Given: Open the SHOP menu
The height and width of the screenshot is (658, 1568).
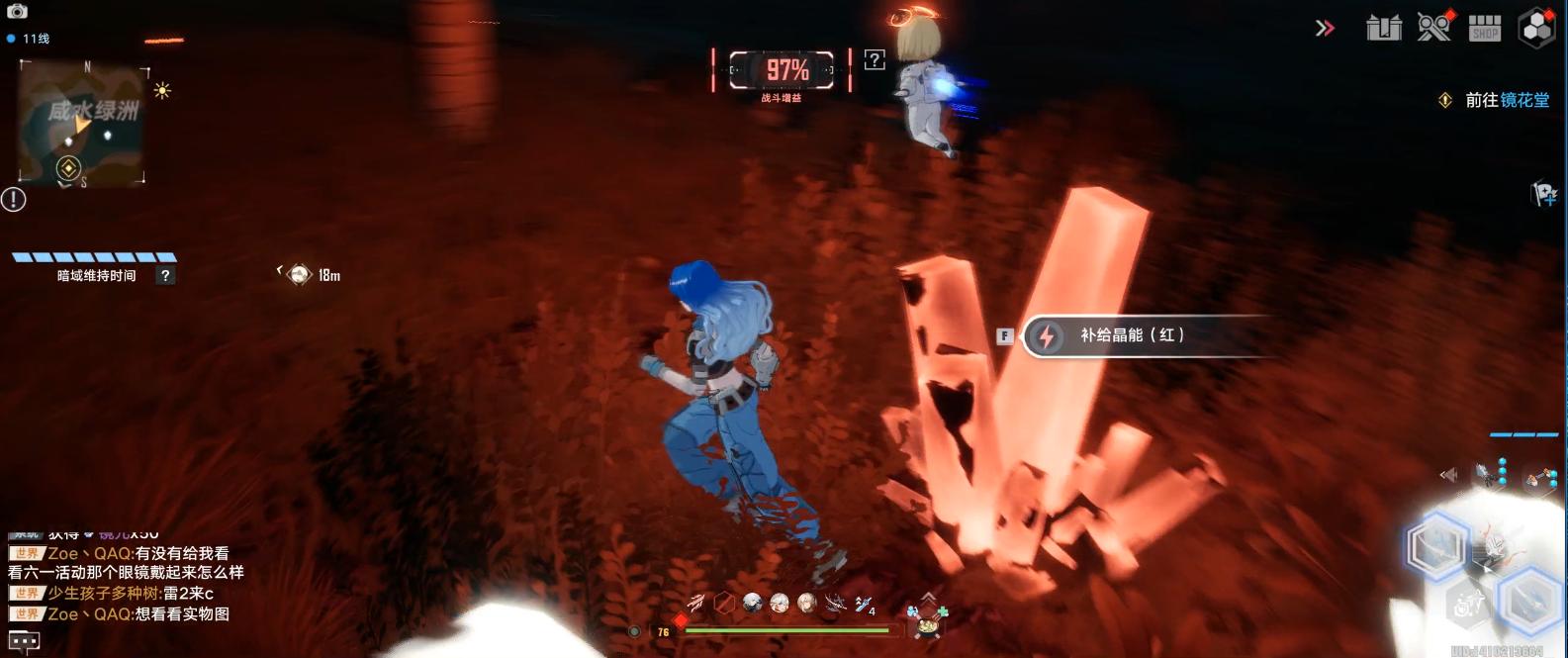Looking at the screenshot, I should click(1484, 28).
